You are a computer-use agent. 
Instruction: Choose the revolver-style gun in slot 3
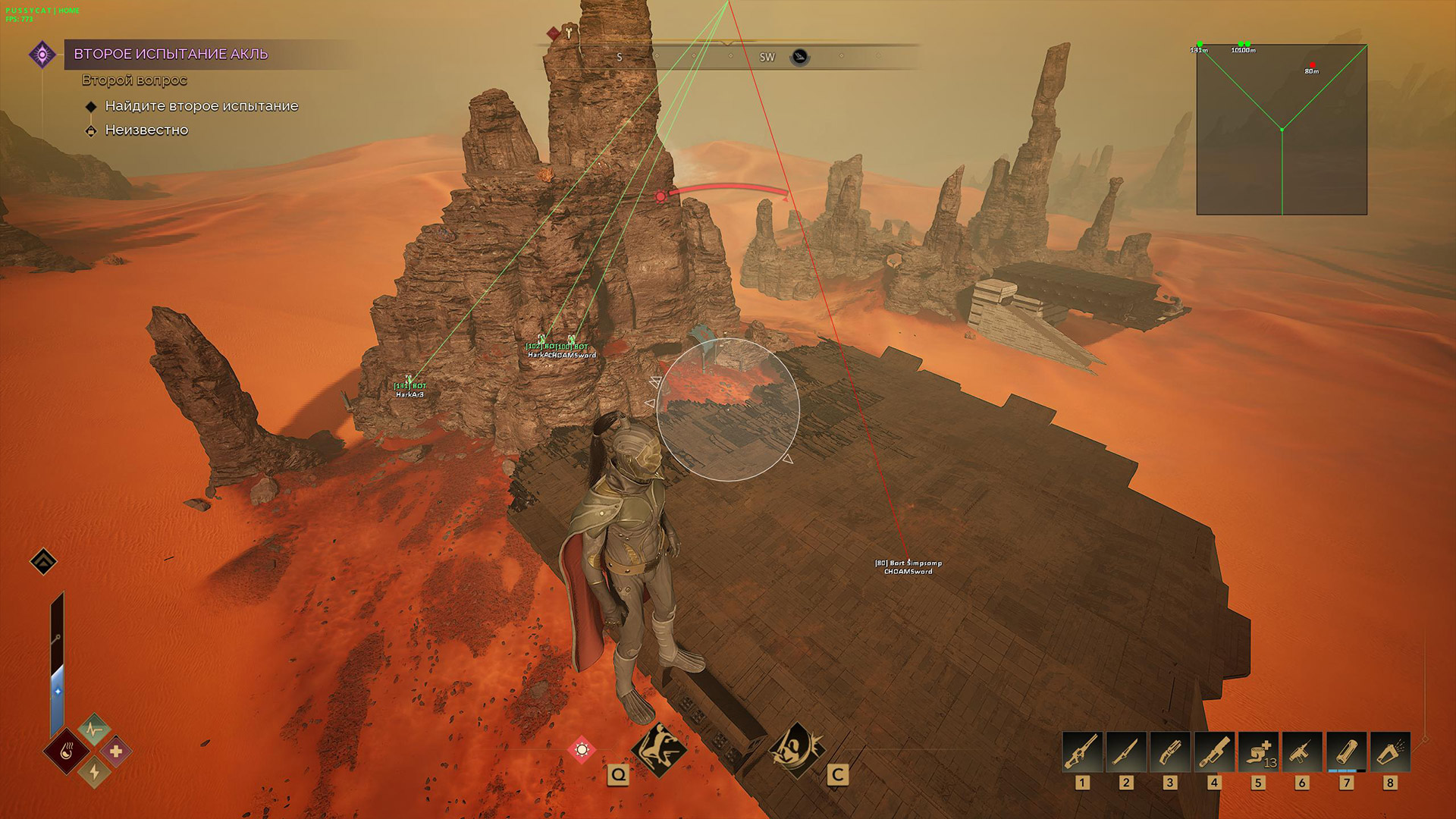(x=1170, y=752)
